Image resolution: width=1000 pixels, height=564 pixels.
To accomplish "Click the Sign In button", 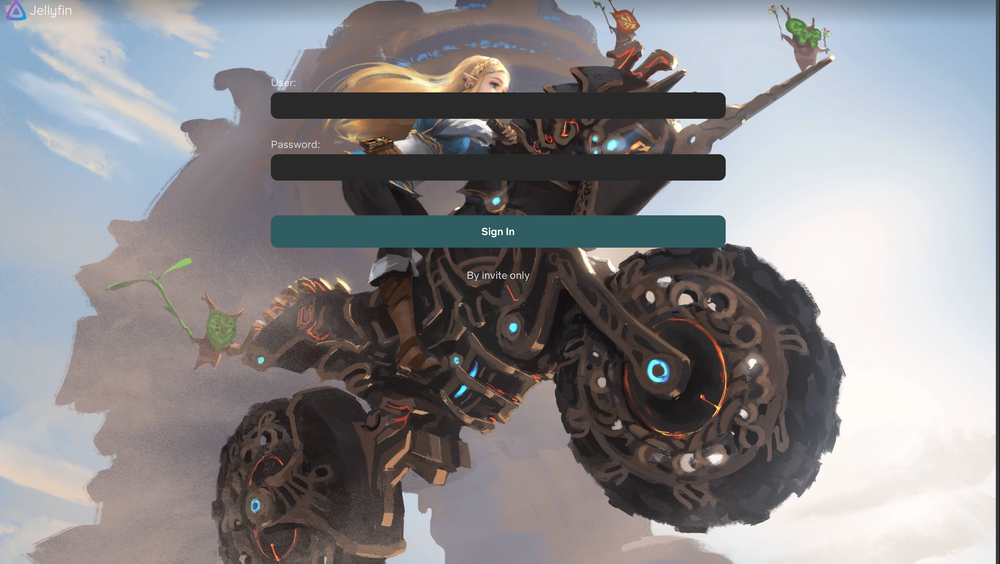I will pos(497,231).
